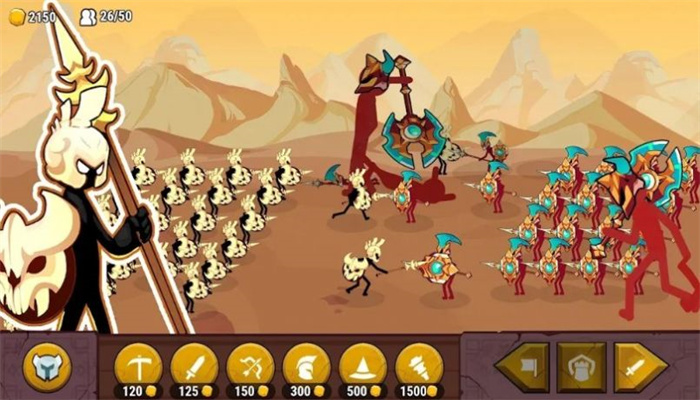Viewport: 700px width, 400px height.
Task: Purchase the 1500 gold giant unit
Action: [419, 364]
